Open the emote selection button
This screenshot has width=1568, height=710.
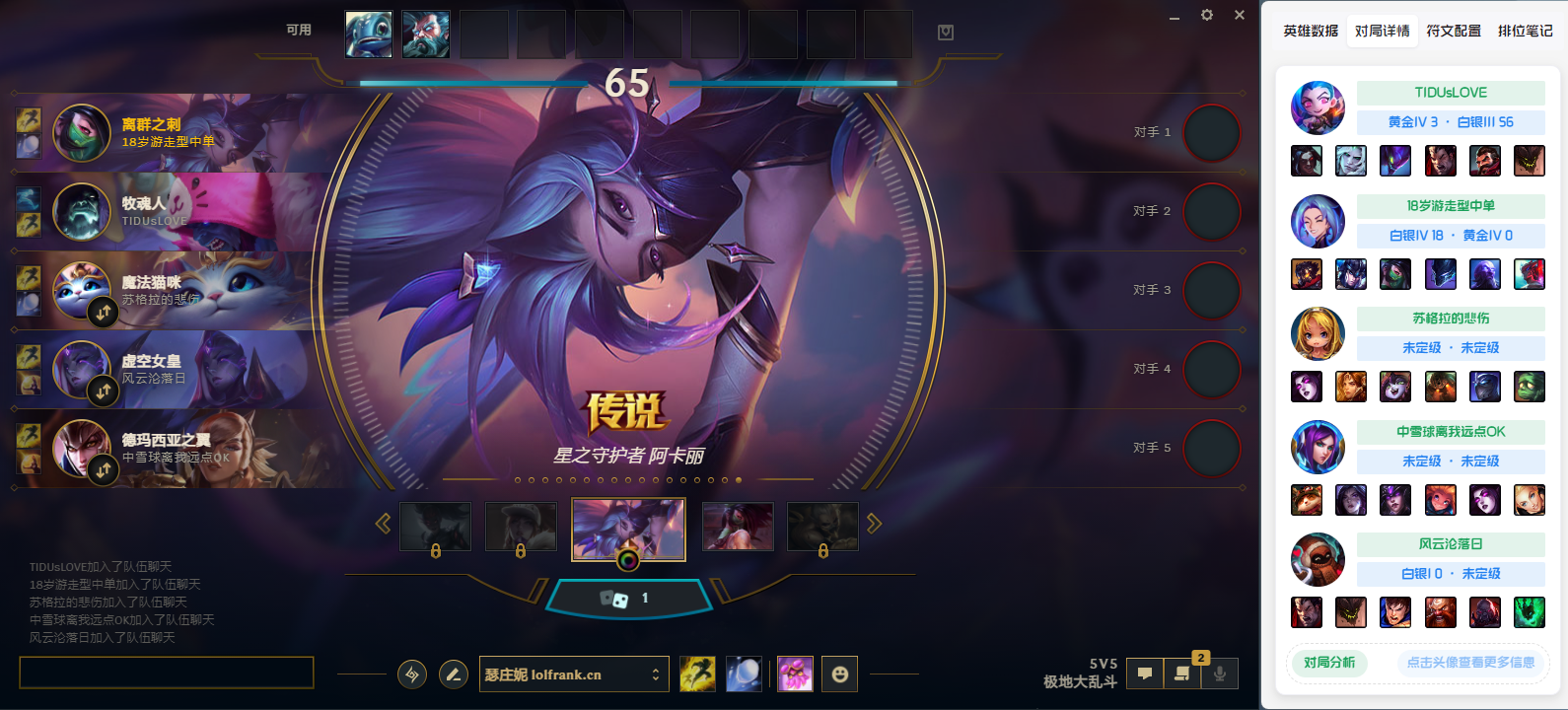click(x=839, y=674)
